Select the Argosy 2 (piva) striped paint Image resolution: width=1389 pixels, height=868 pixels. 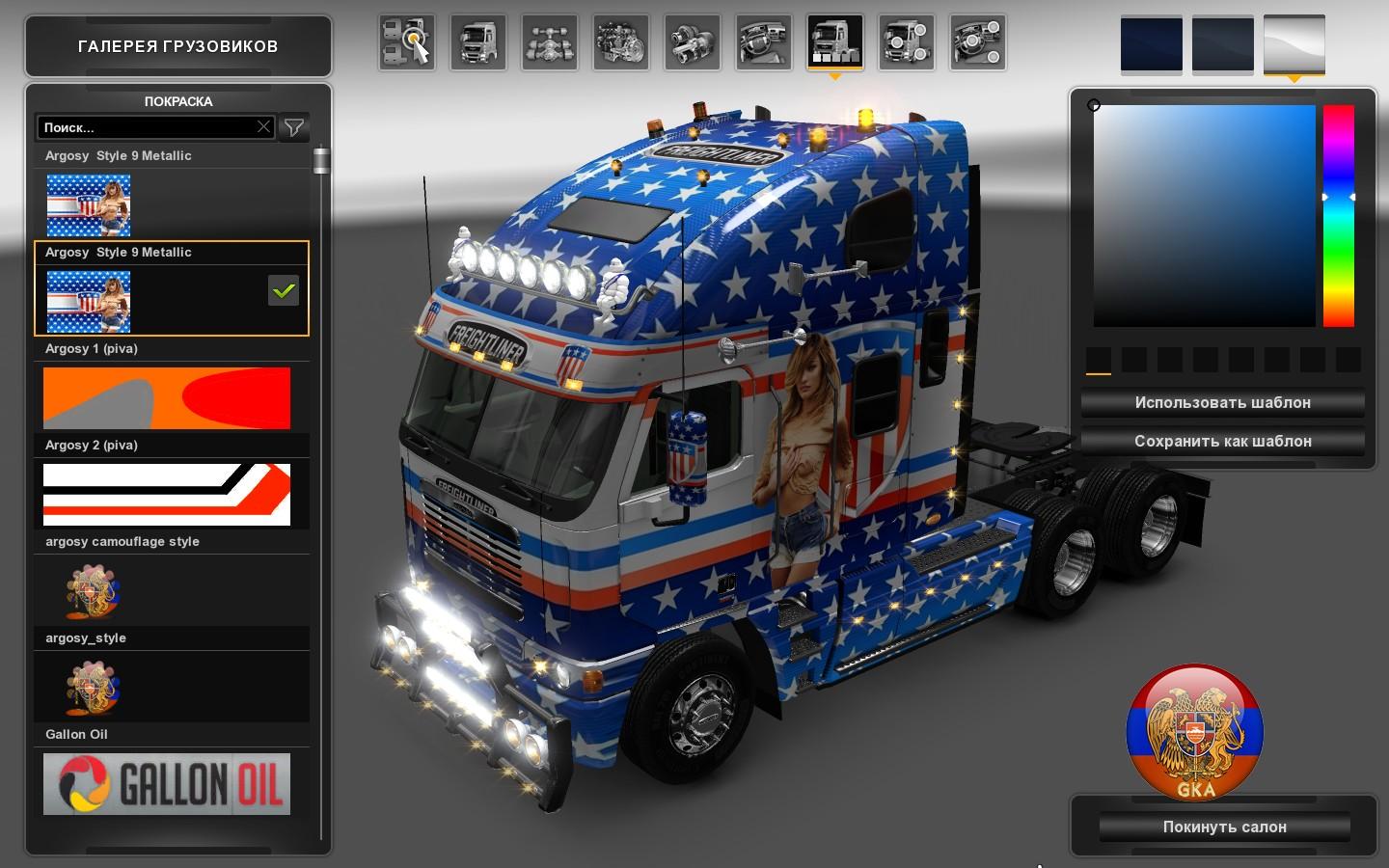167,494
